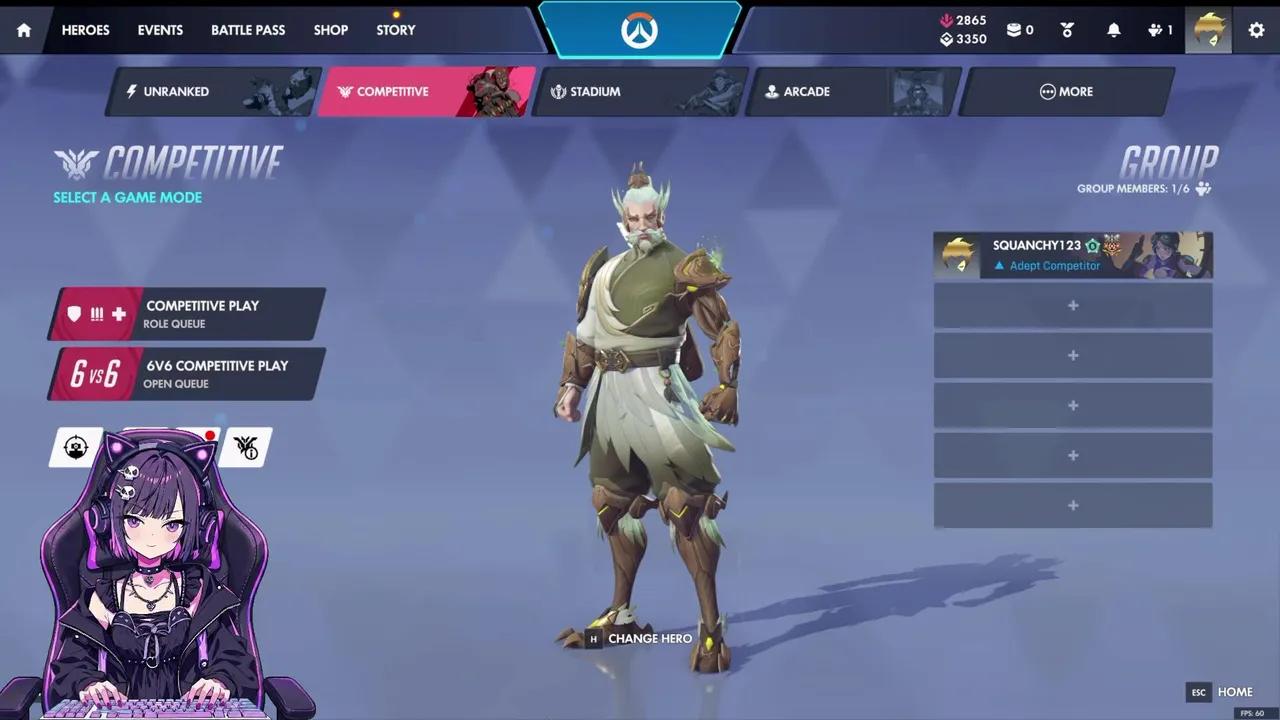
Task: Click the Overwatch logo banner at top center
Action: [x=640, y=30]
